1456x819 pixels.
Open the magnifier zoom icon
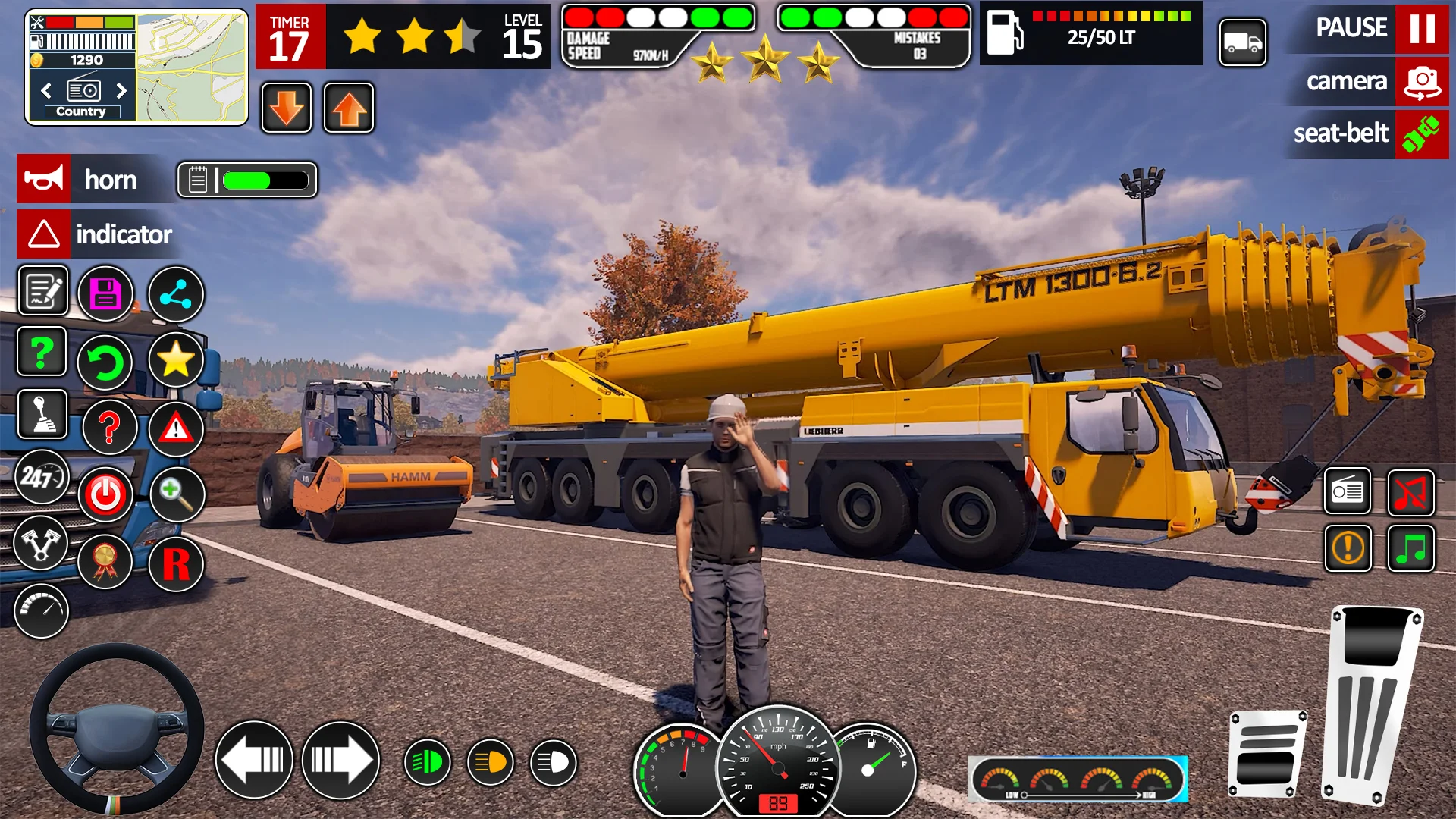click(177, 494)
